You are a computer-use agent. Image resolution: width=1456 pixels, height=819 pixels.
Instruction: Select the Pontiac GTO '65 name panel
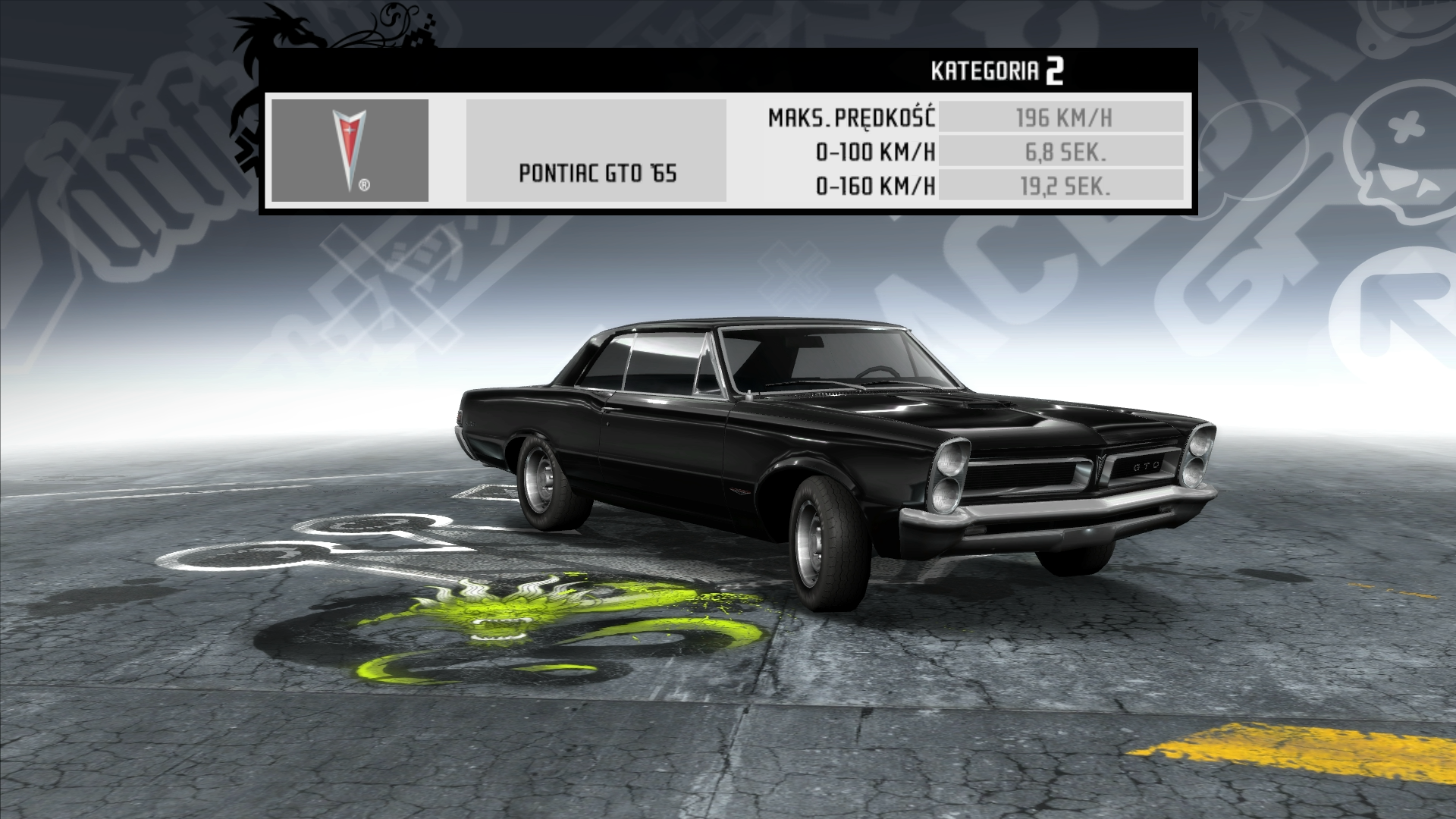[596, 151]
